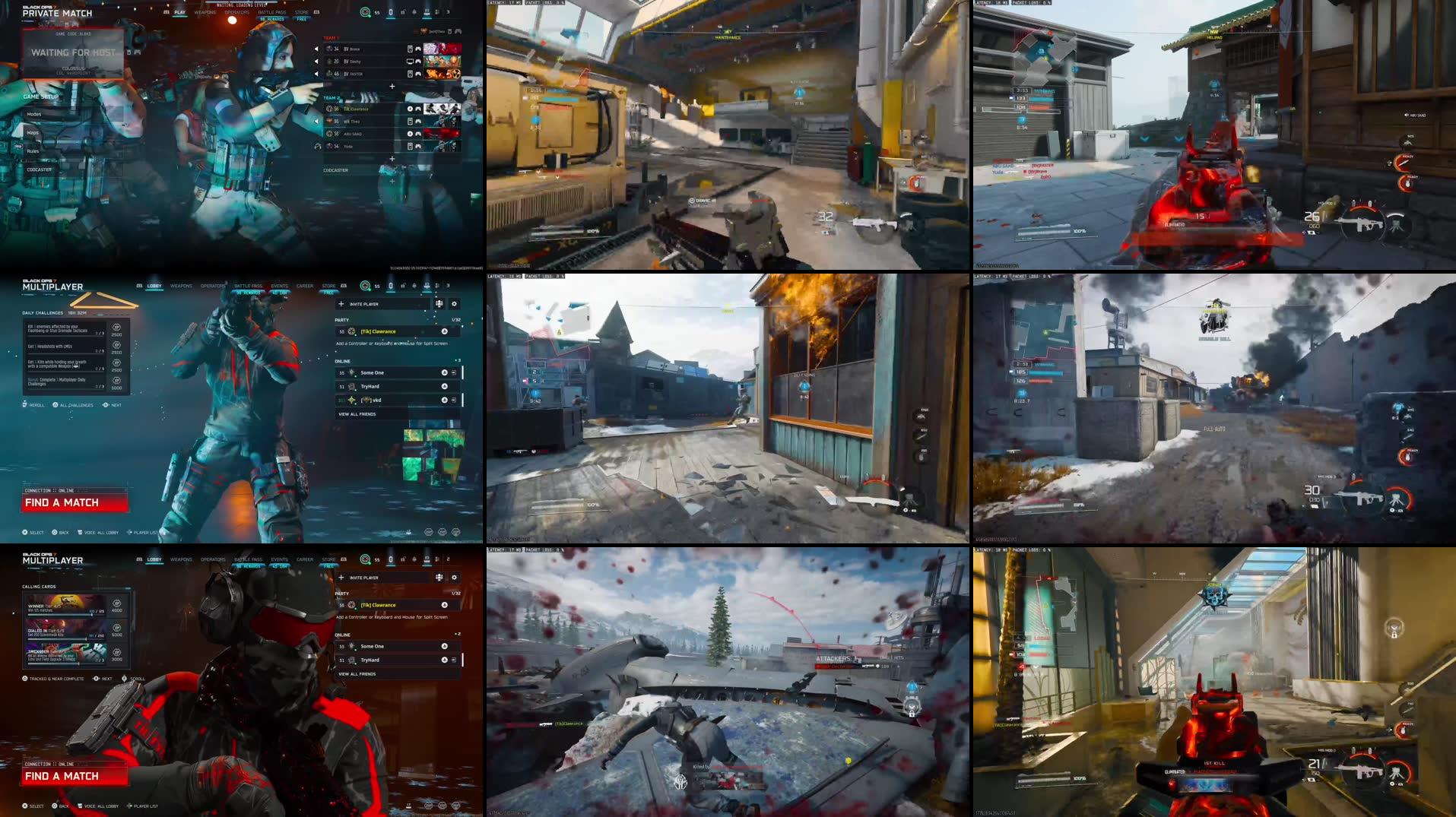Click the controller icon beside BV Brave
1456x817 pixels.
point(418,49)
